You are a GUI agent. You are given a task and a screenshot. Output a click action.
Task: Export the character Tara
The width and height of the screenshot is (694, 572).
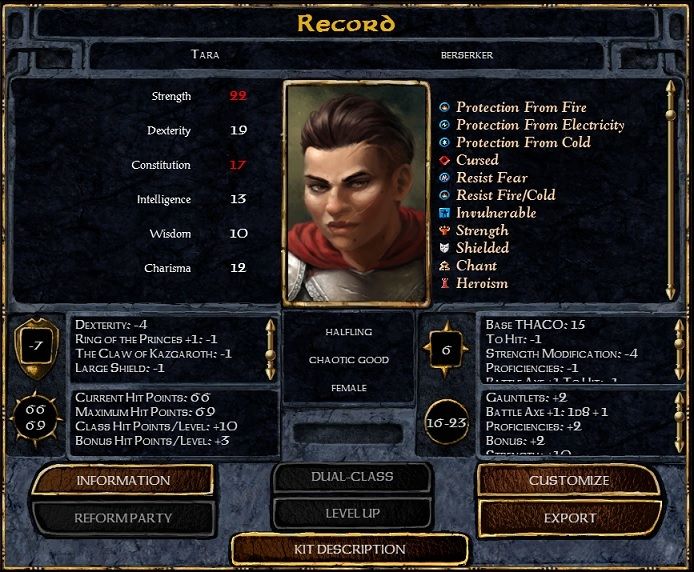coord(568,518)
